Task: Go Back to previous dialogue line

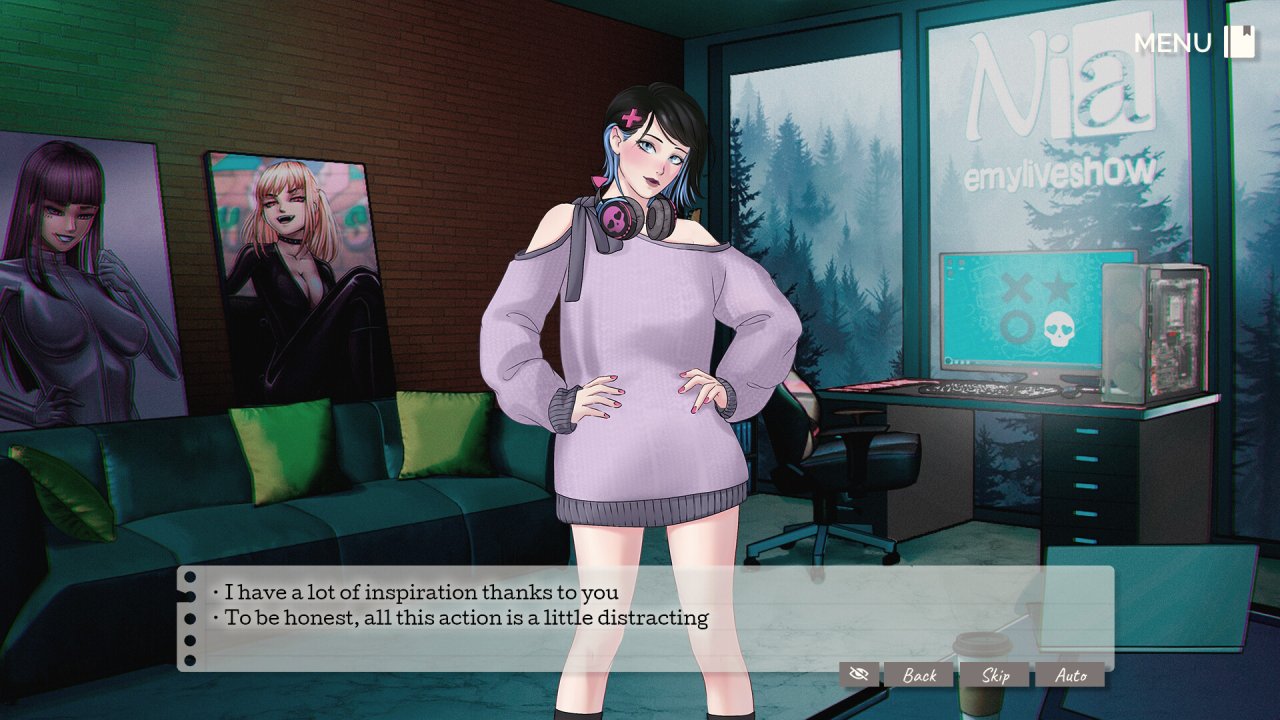Action: [x=919, y=675]
